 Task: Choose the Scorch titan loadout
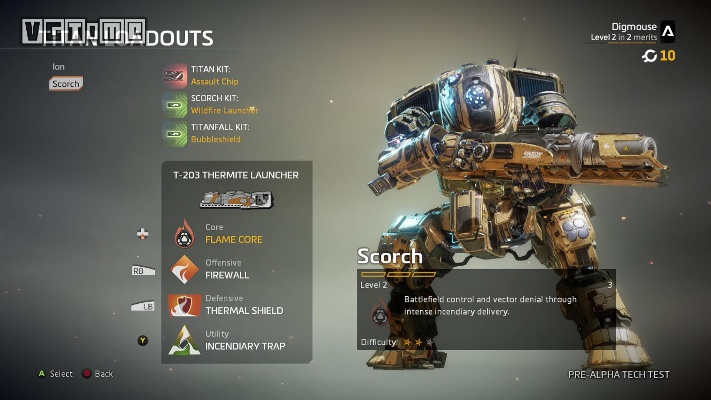coord(64,84)
